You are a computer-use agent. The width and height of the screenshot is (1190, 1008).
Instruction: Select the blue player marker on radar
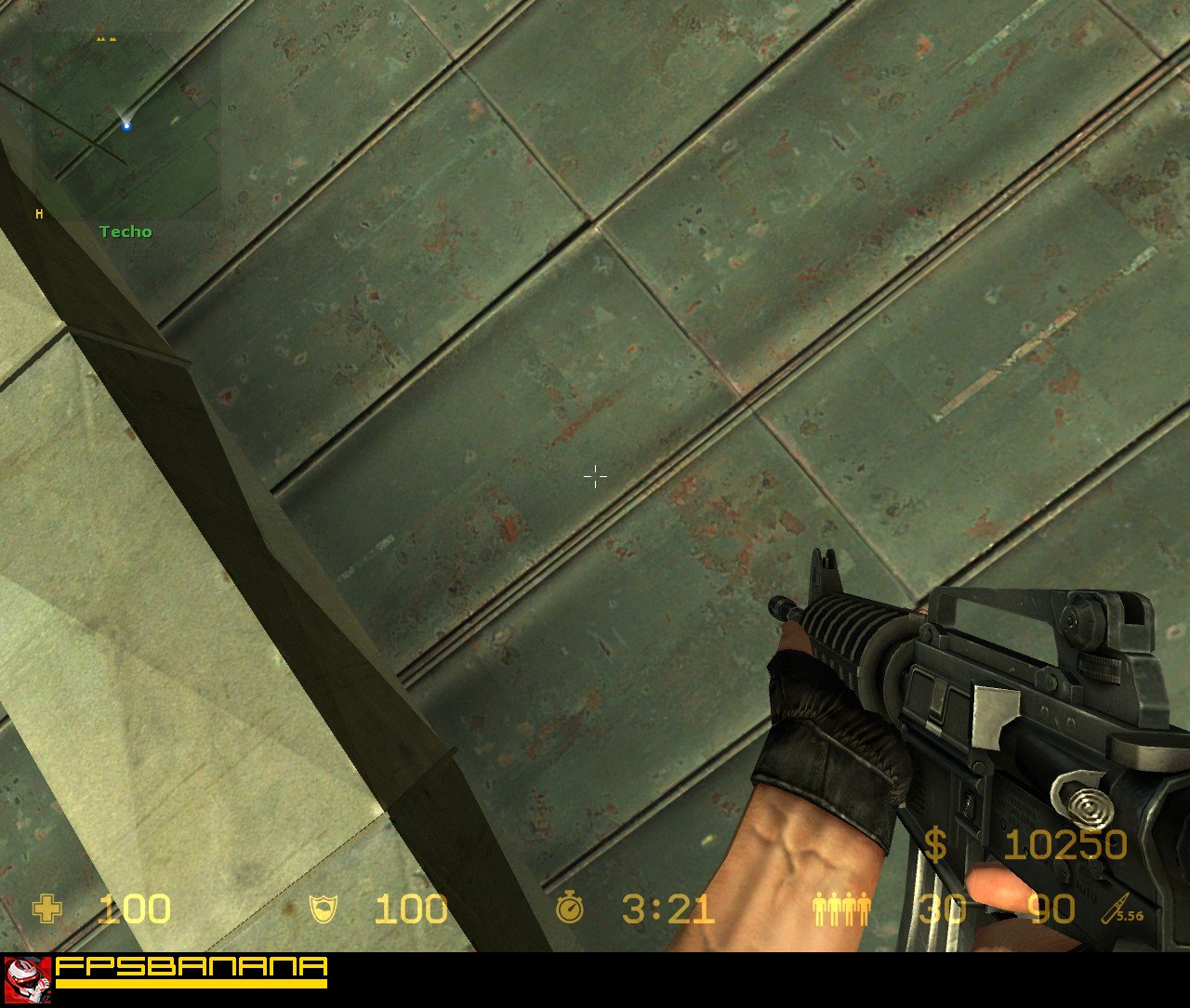point(126,126)
